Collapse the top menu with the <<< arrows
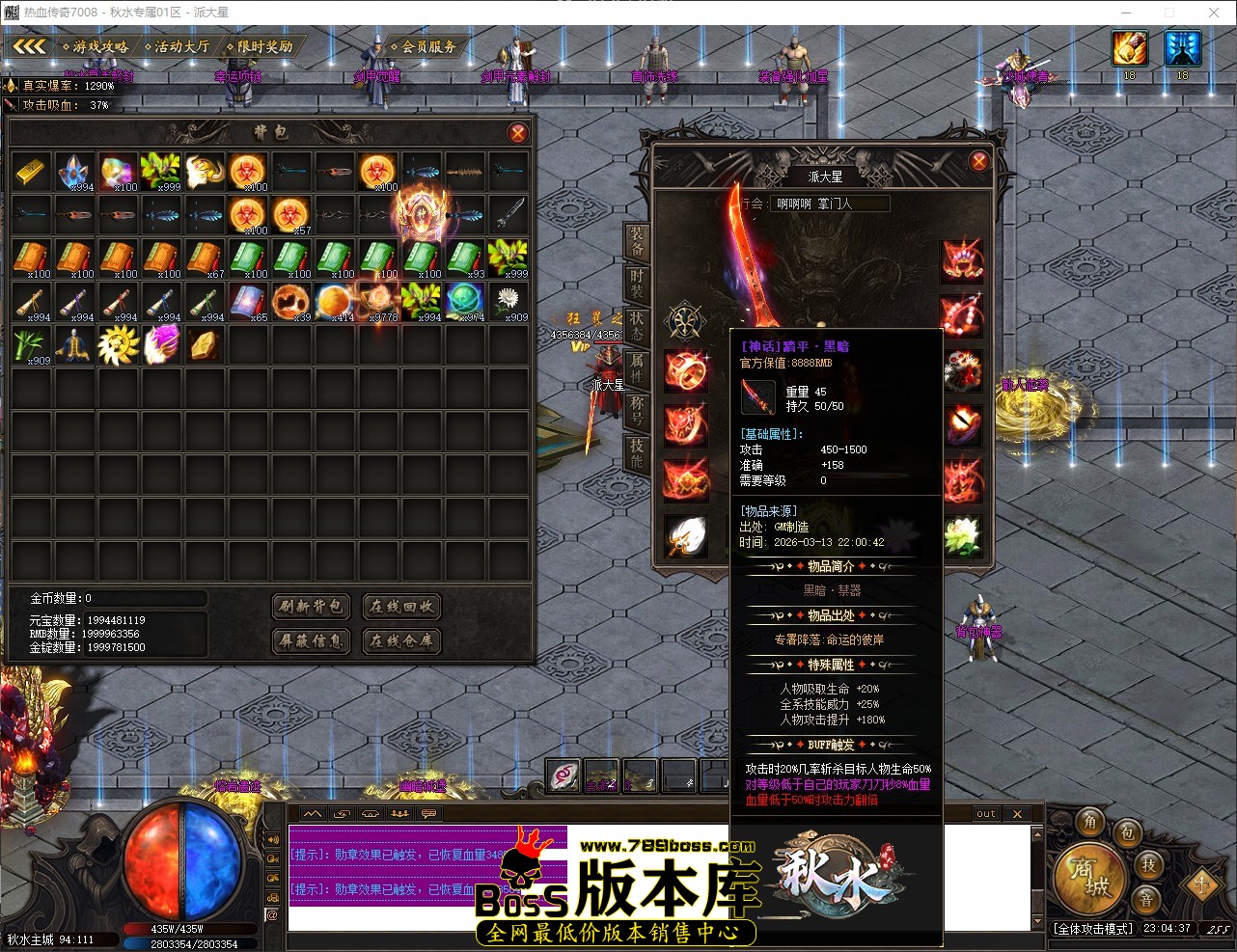Screen dimensions: 1237x952 (28, 45)
